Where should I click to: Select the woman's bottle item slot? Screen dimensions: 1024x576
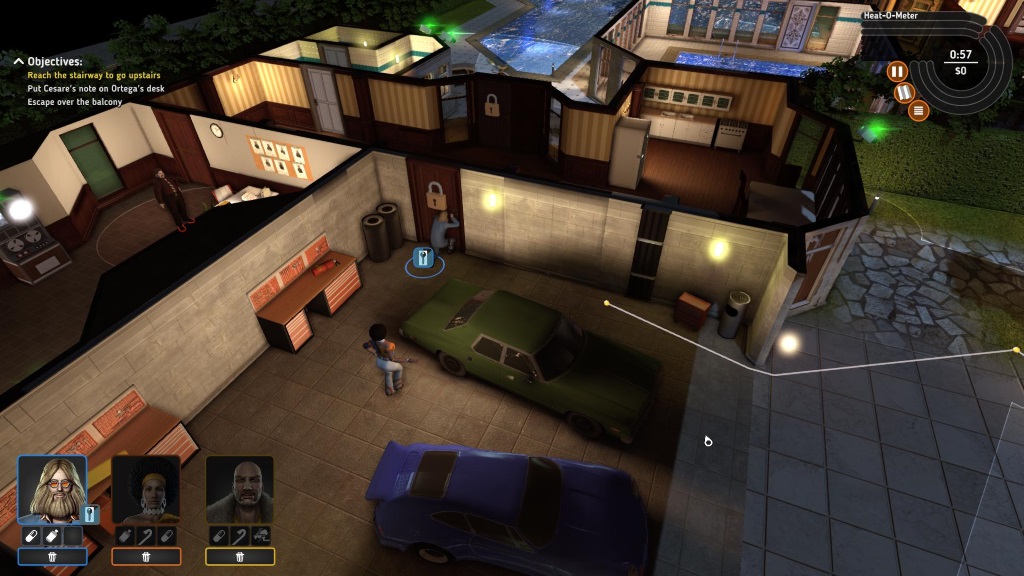(x=125, y=536)
